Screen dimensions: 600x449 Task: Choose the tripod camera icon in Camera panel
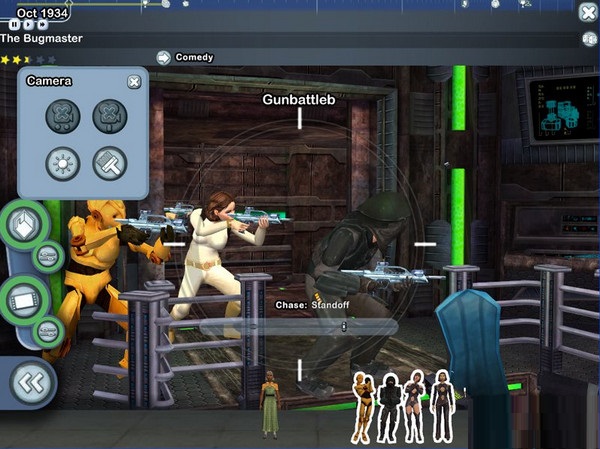pos(110,116)
